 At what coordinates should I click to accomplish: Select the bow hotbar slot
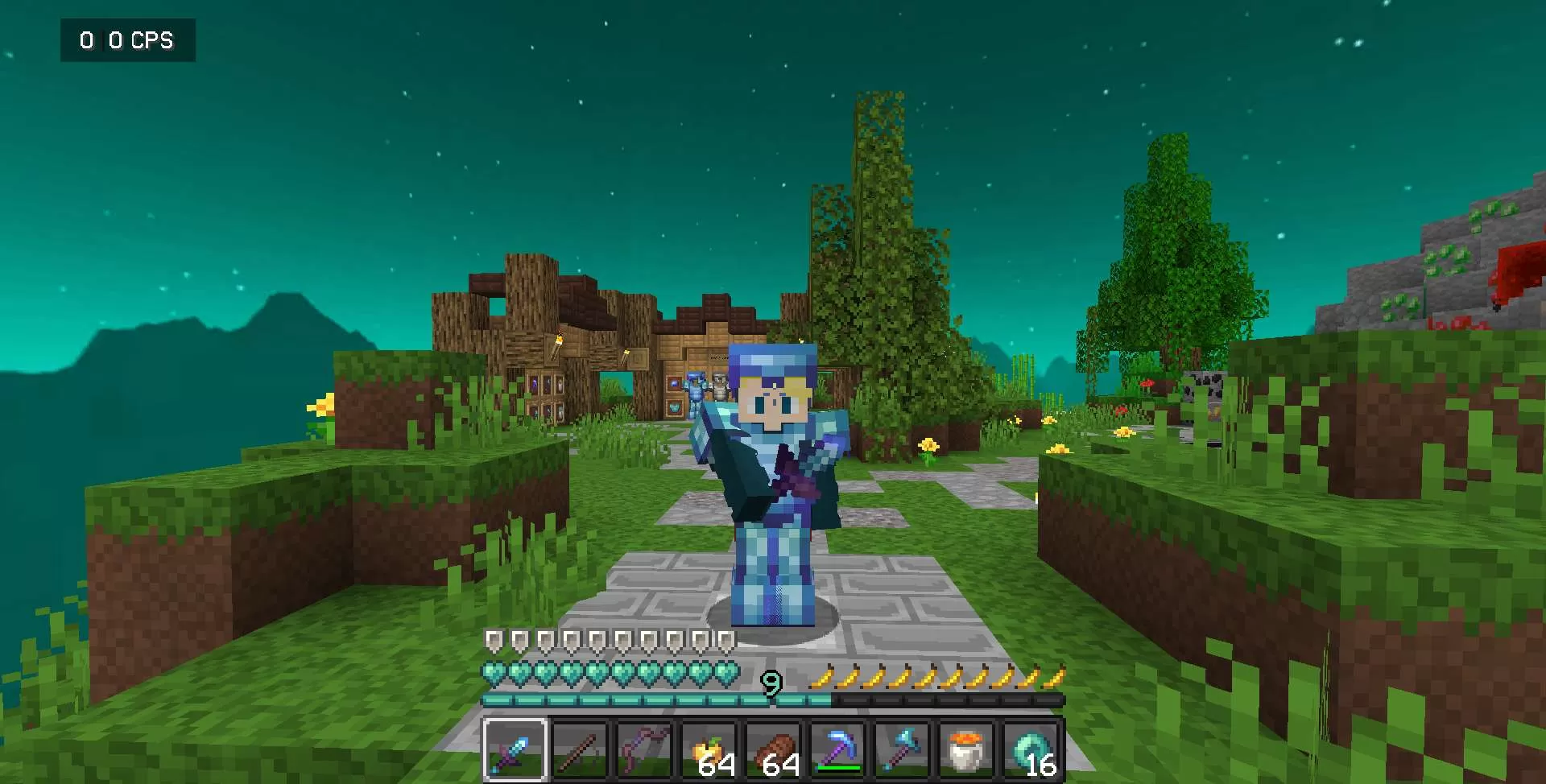point(644,751)
